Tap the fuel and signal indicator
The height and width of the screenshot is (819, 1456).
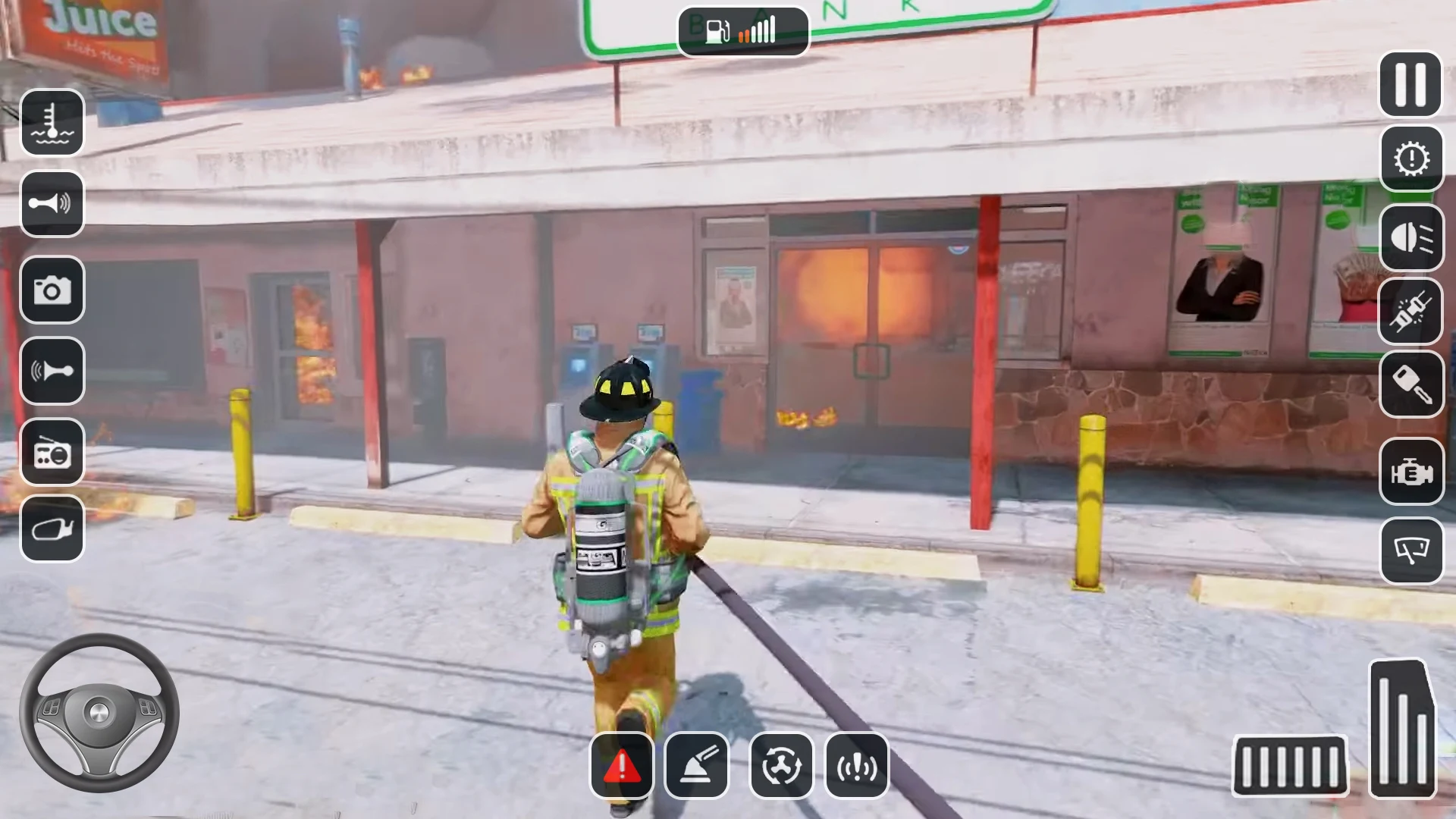[743, 30]
